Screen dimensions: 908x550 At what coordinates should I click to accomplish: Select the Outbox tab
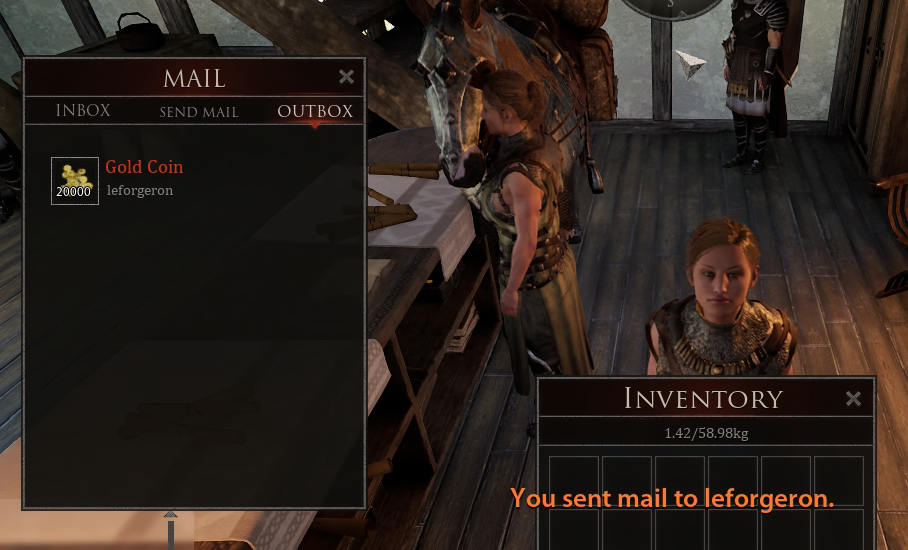pos(315,111)
